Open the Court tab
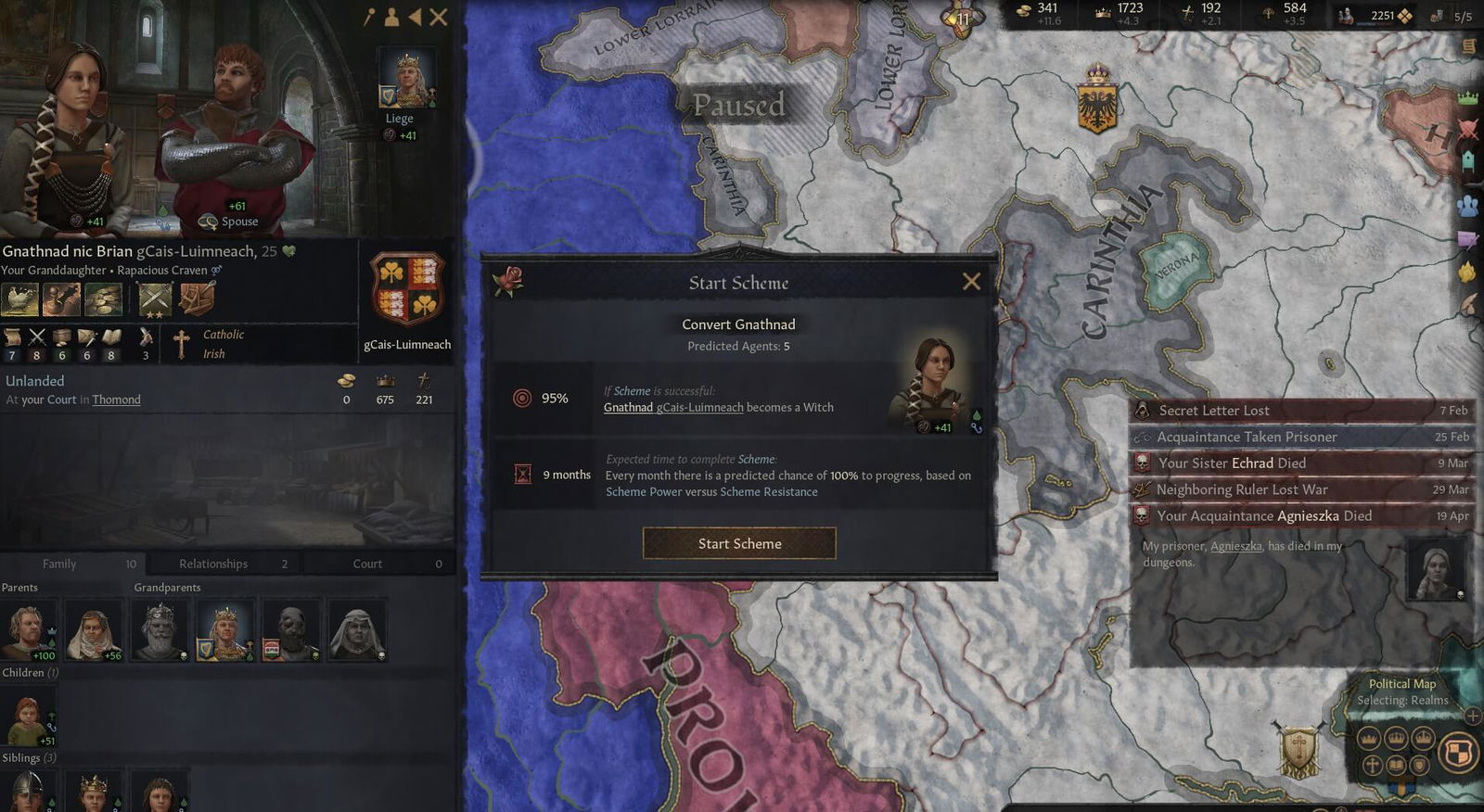The image size is (1484, 812). [367, 564]
